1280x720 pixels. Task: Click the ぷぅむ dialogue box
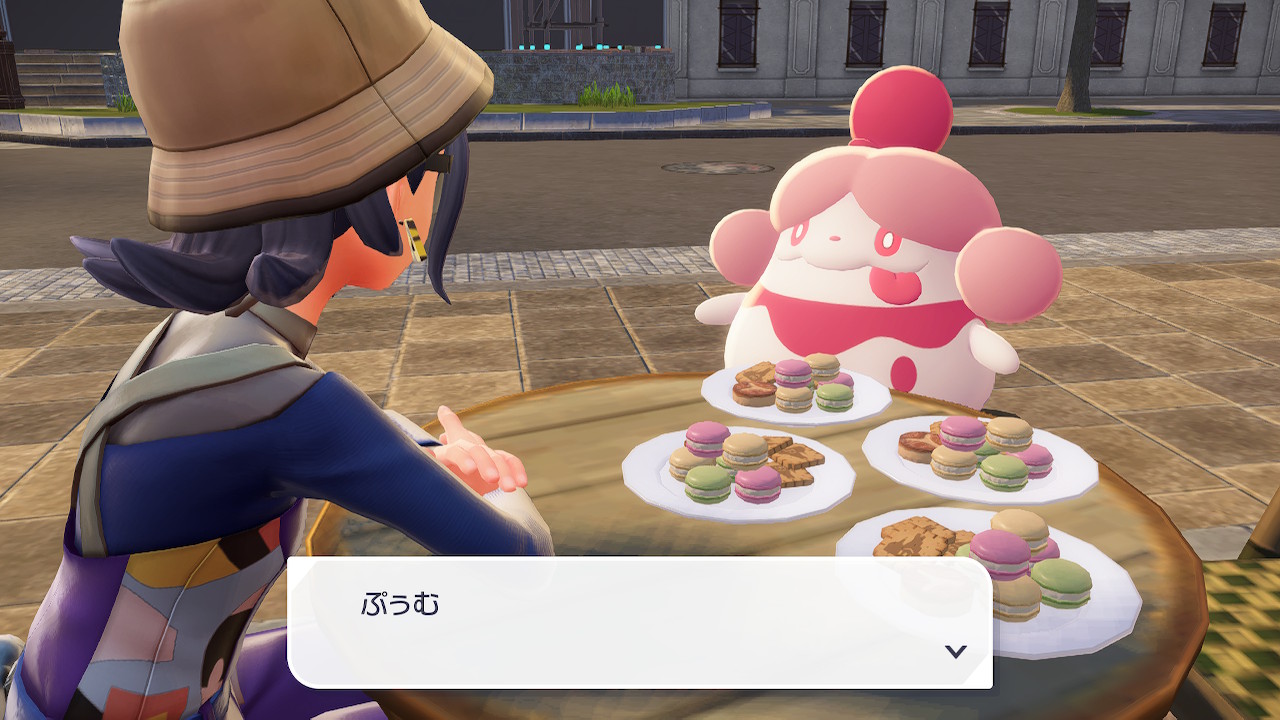640,622
